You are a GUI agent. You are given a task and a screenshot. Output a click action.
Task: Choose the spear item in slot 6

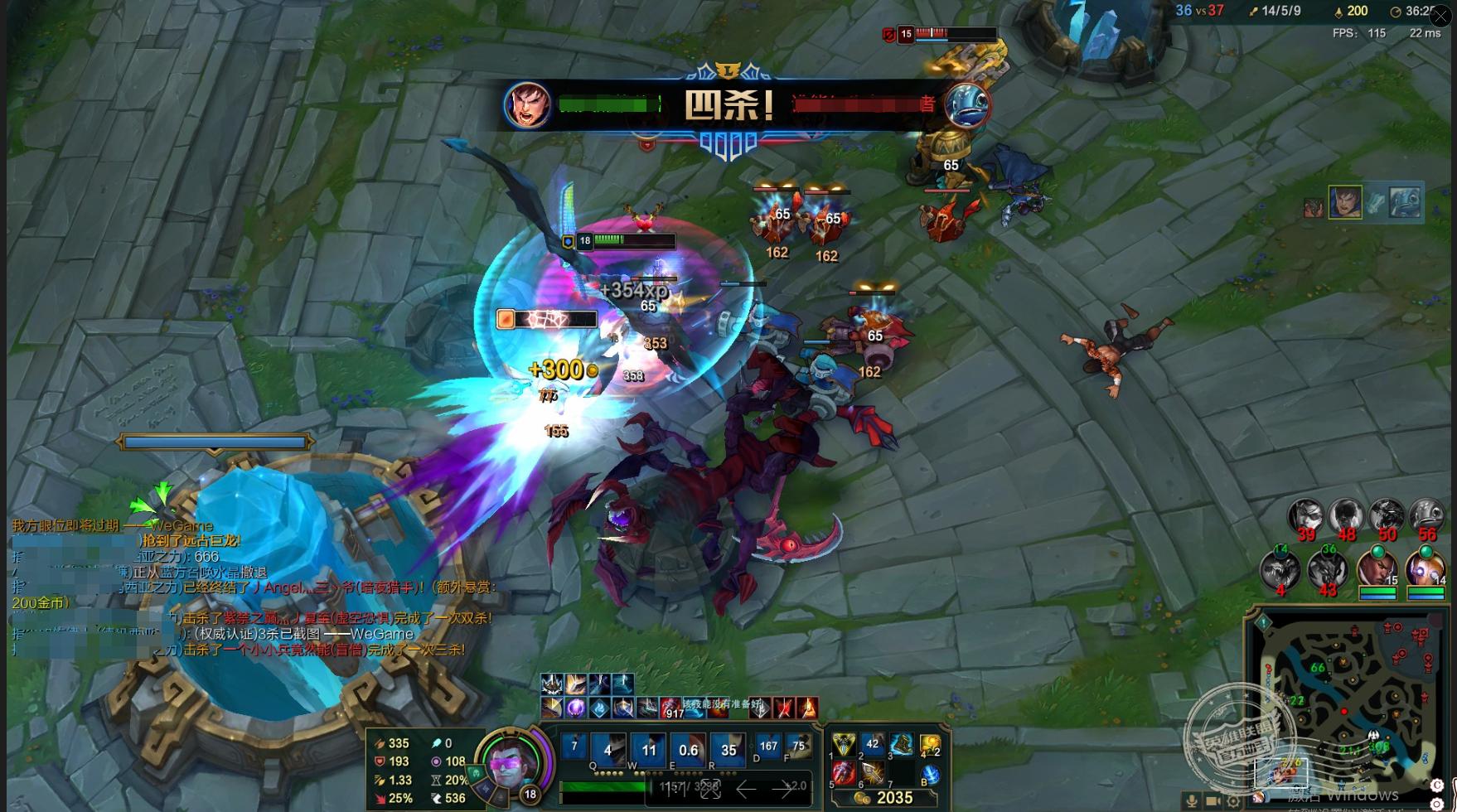pyautogui.click(x=873, y=773)
